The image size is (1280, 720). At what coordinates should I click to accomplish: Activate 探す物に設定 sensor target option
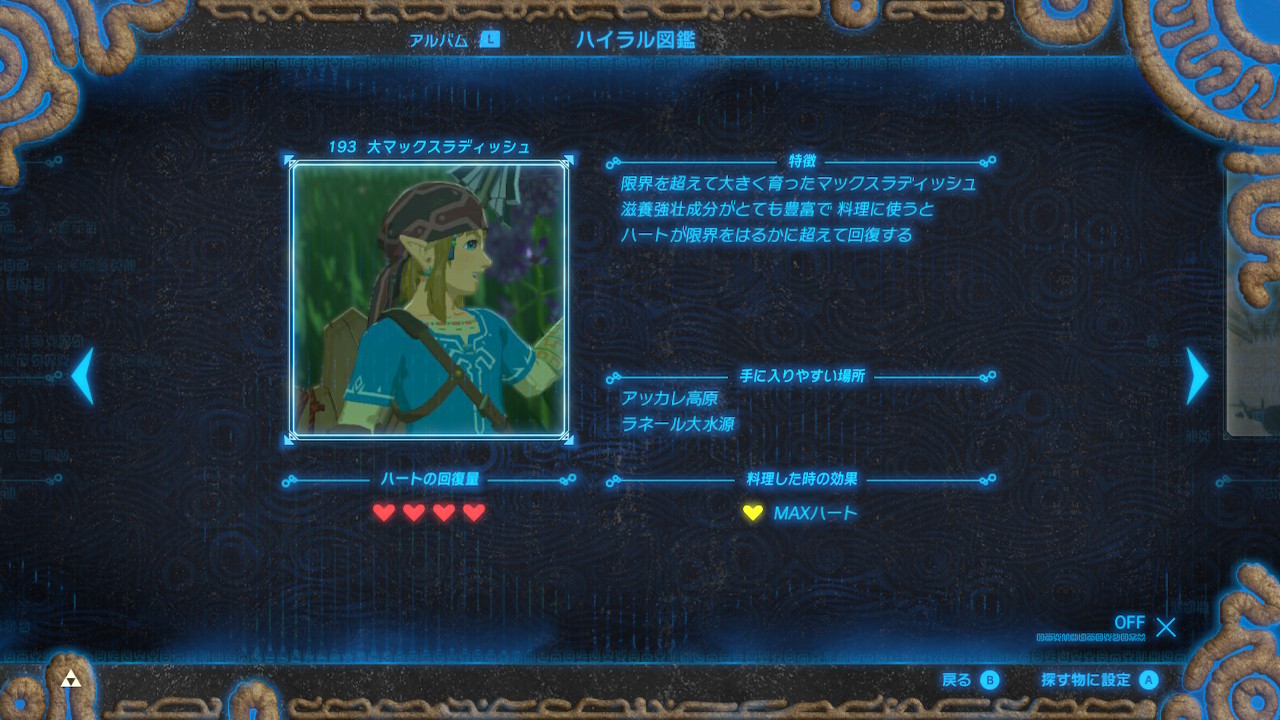pos(1098,680)
